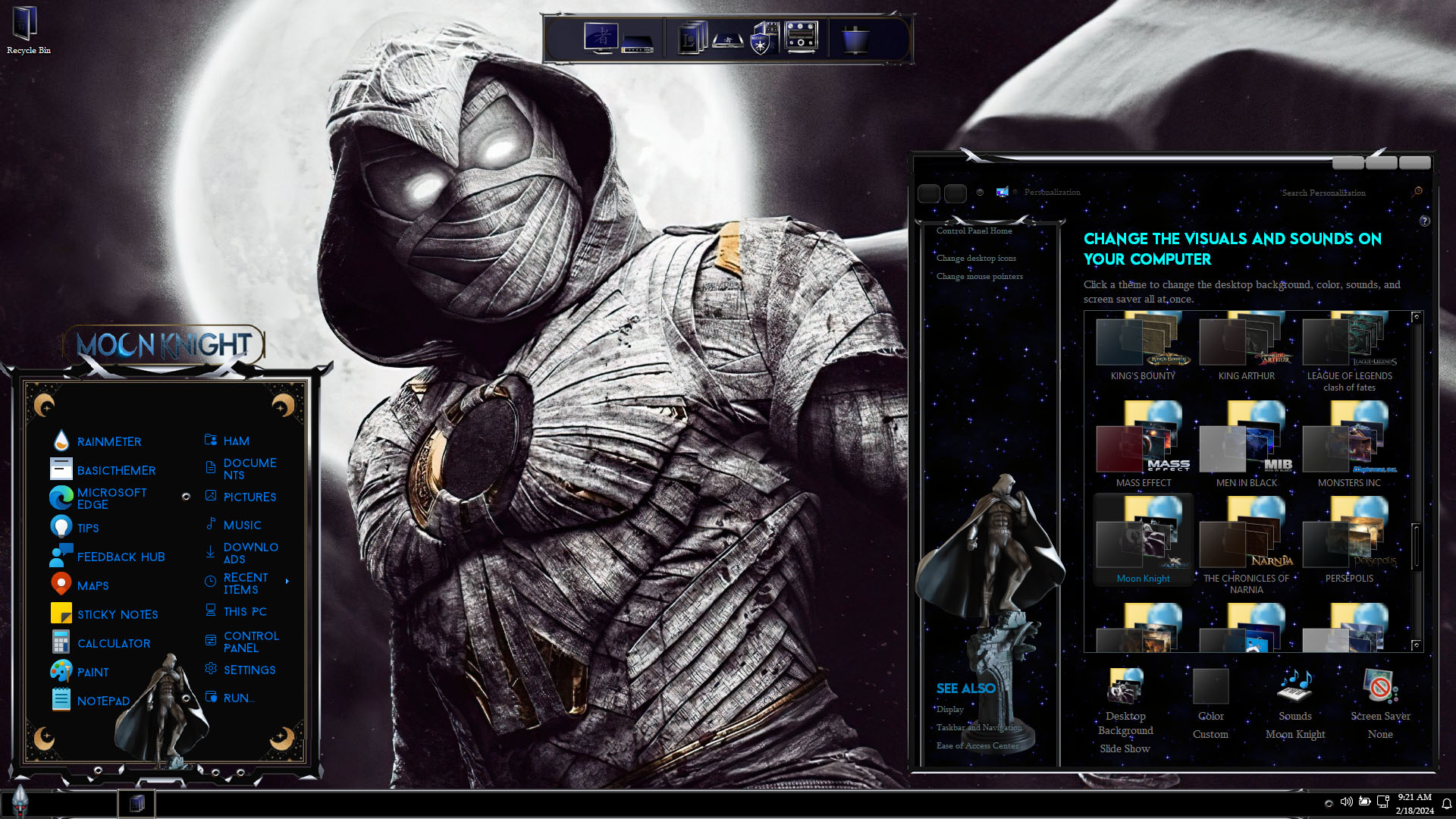Launch Microsoft Edge from start menu
Screen dimensions: 1456x819
(111, 498)
